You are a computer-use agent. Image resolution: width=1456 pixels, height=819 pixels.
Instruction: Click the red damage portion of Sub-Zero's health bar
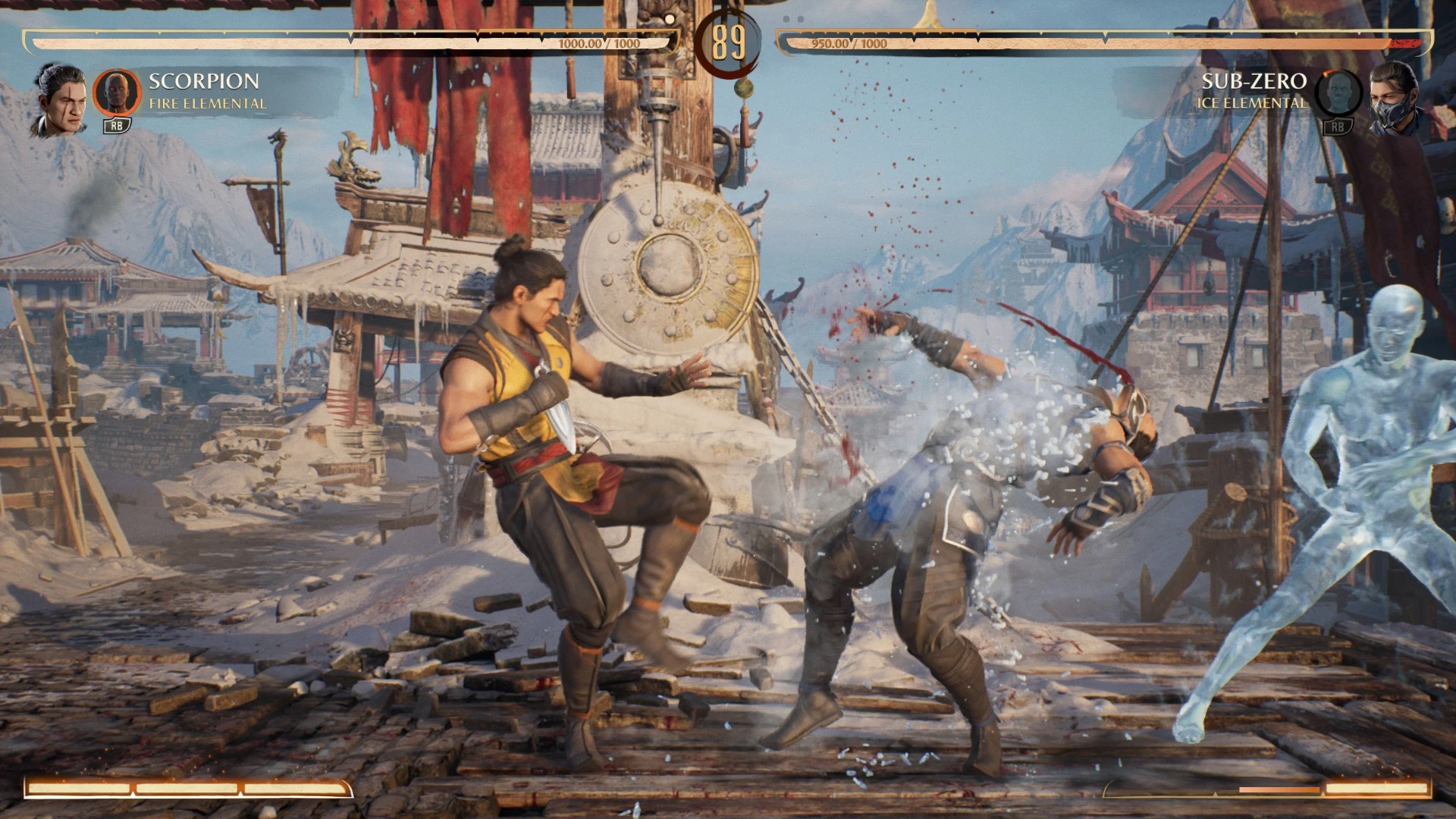tap(1407, 42)
